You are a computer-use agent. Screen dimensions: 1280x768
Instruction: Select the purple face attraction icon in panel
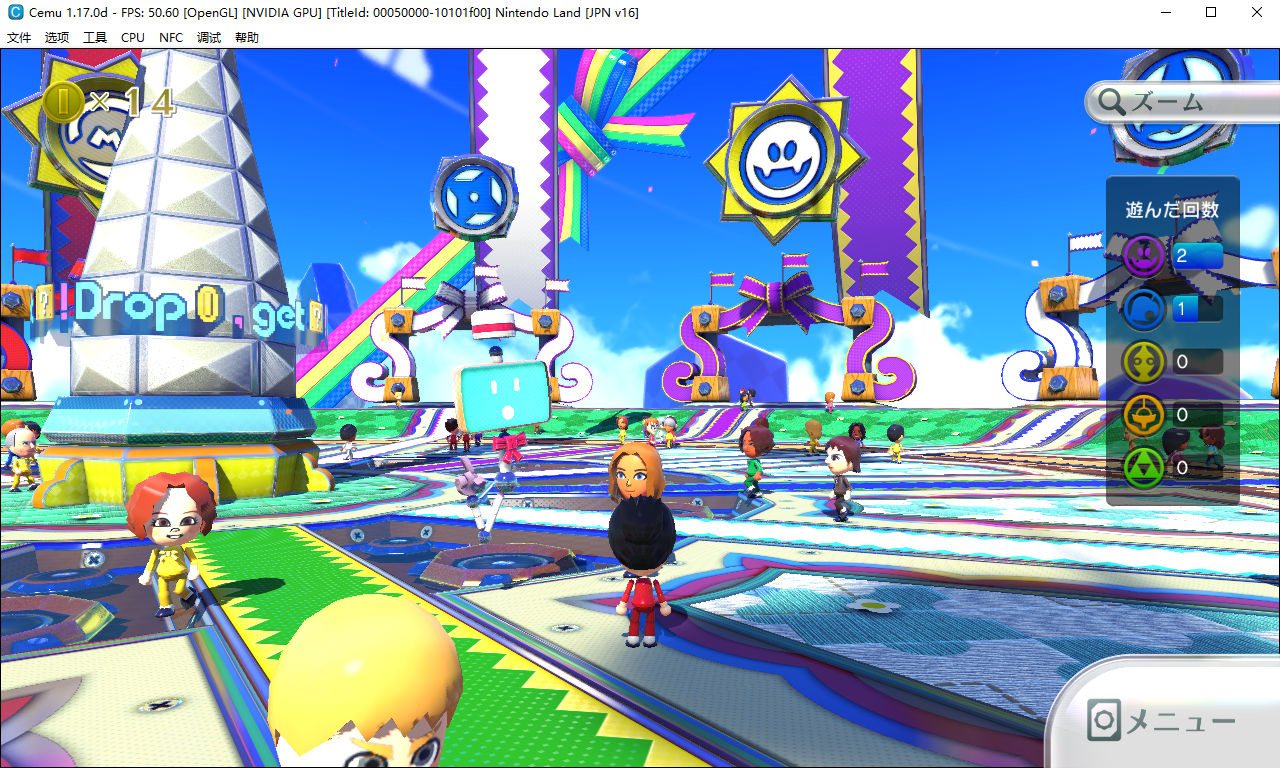1144,255
